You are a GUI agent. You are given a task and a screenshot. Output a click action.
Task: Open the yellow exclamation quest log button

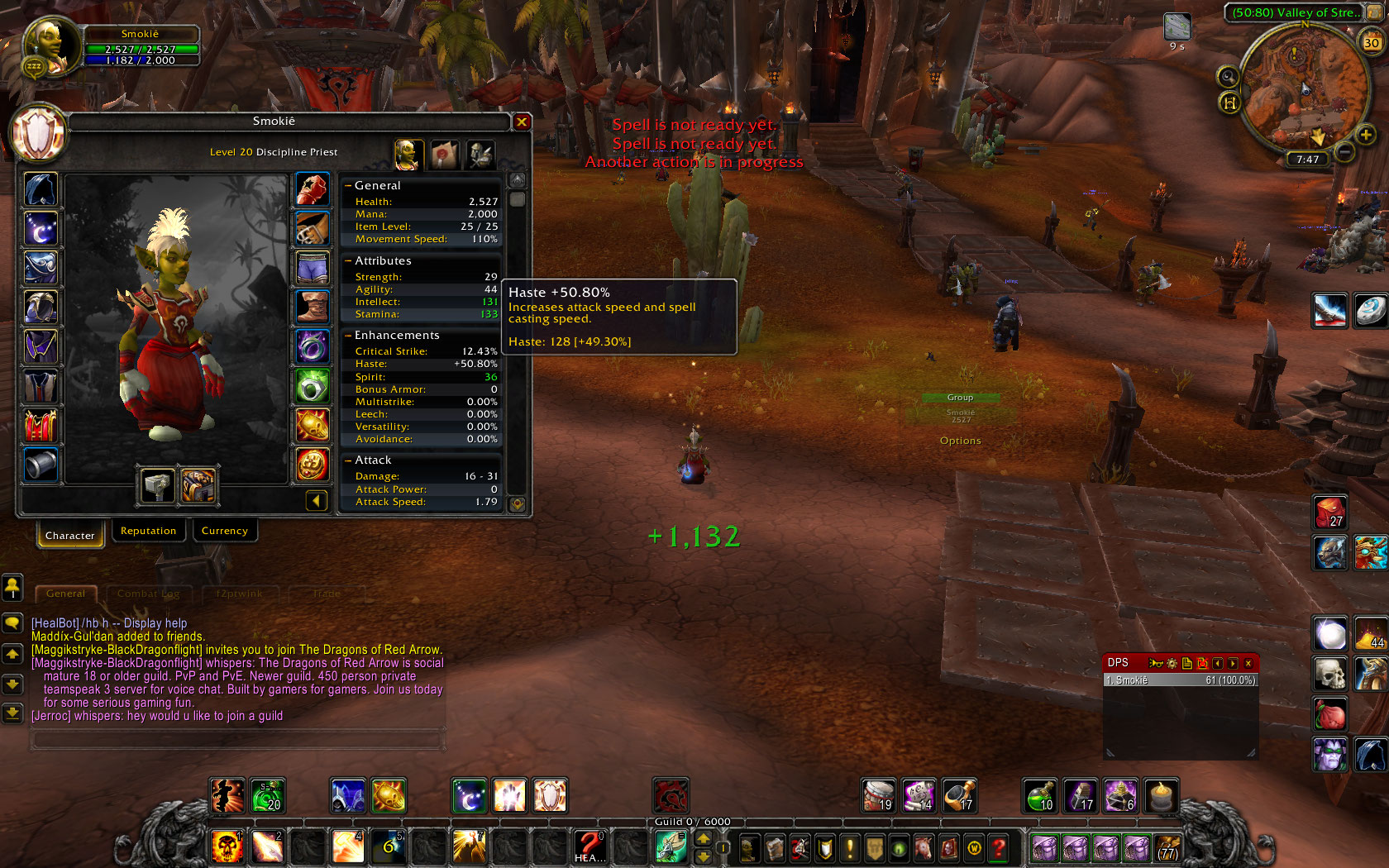(850, 848)
